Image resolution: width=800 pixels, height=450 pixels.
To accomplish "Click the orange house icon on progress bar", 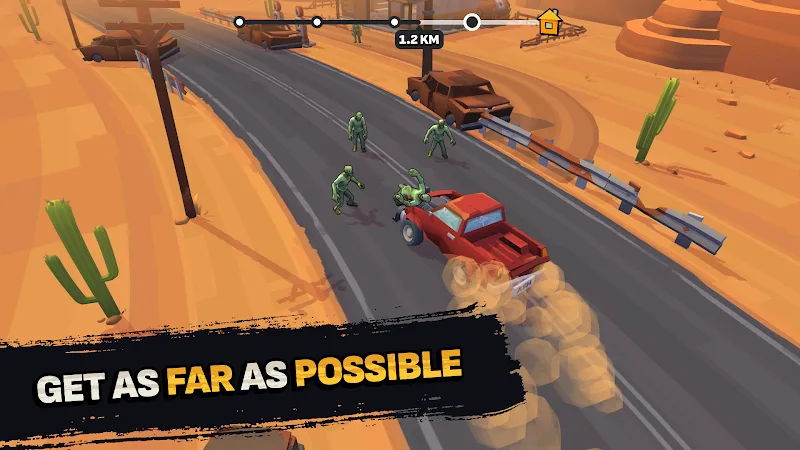I will (x=548, y=21).
